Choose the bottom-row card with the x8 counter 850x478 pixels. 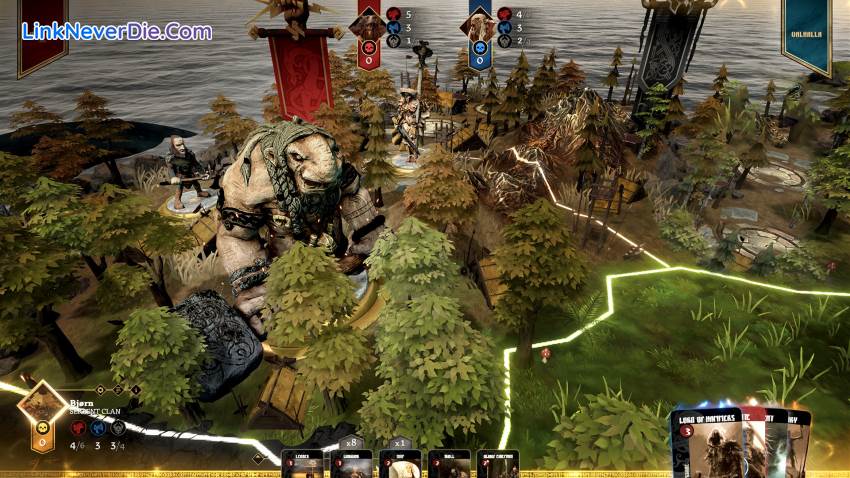(x=351, y=464)
